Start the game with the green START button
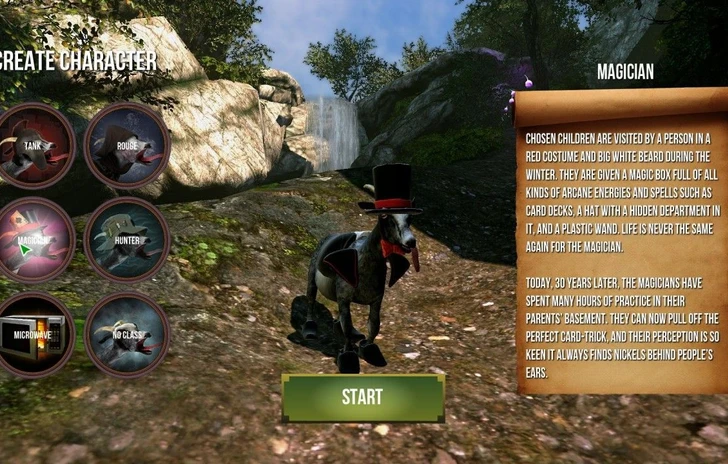This screenshot has width=728, height=464. [x=362, y=397]
